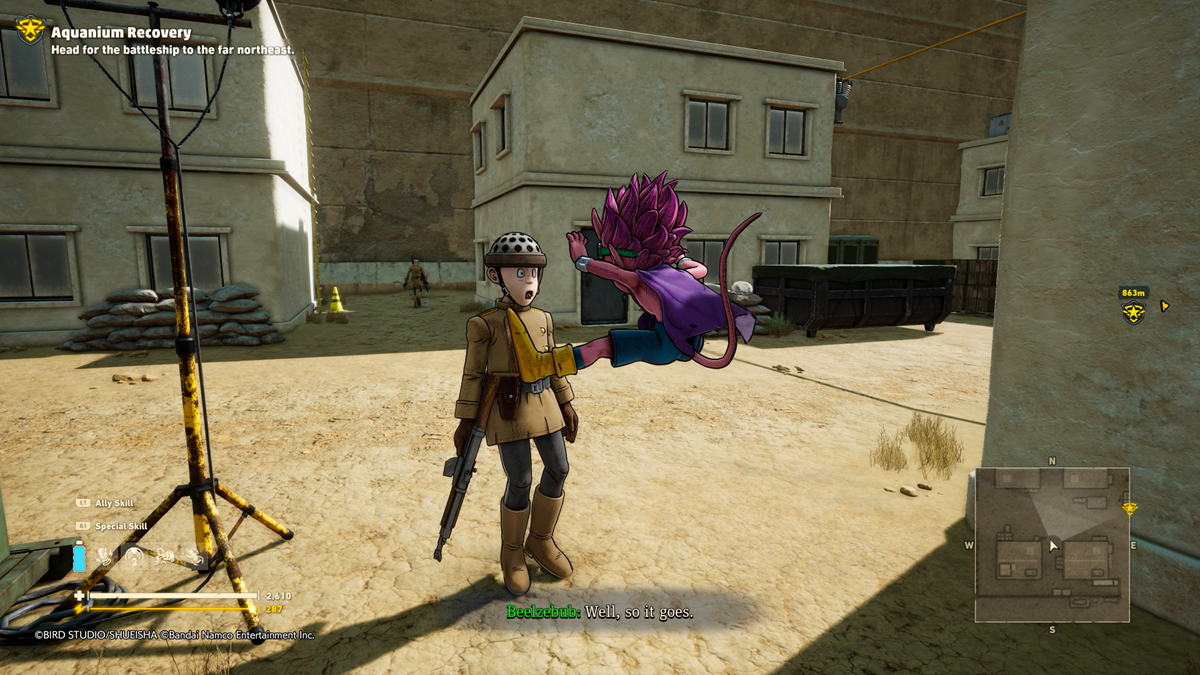1200x675 pixels.
Task: Open the minimap
Action: coord(1052,545)
